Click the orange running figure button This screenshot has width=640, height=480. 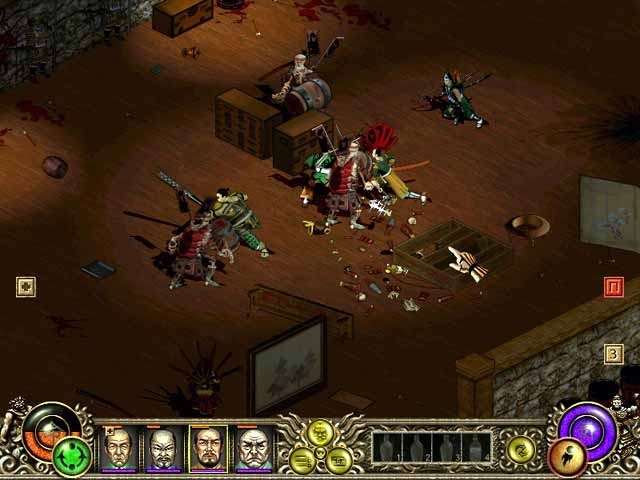568,457
